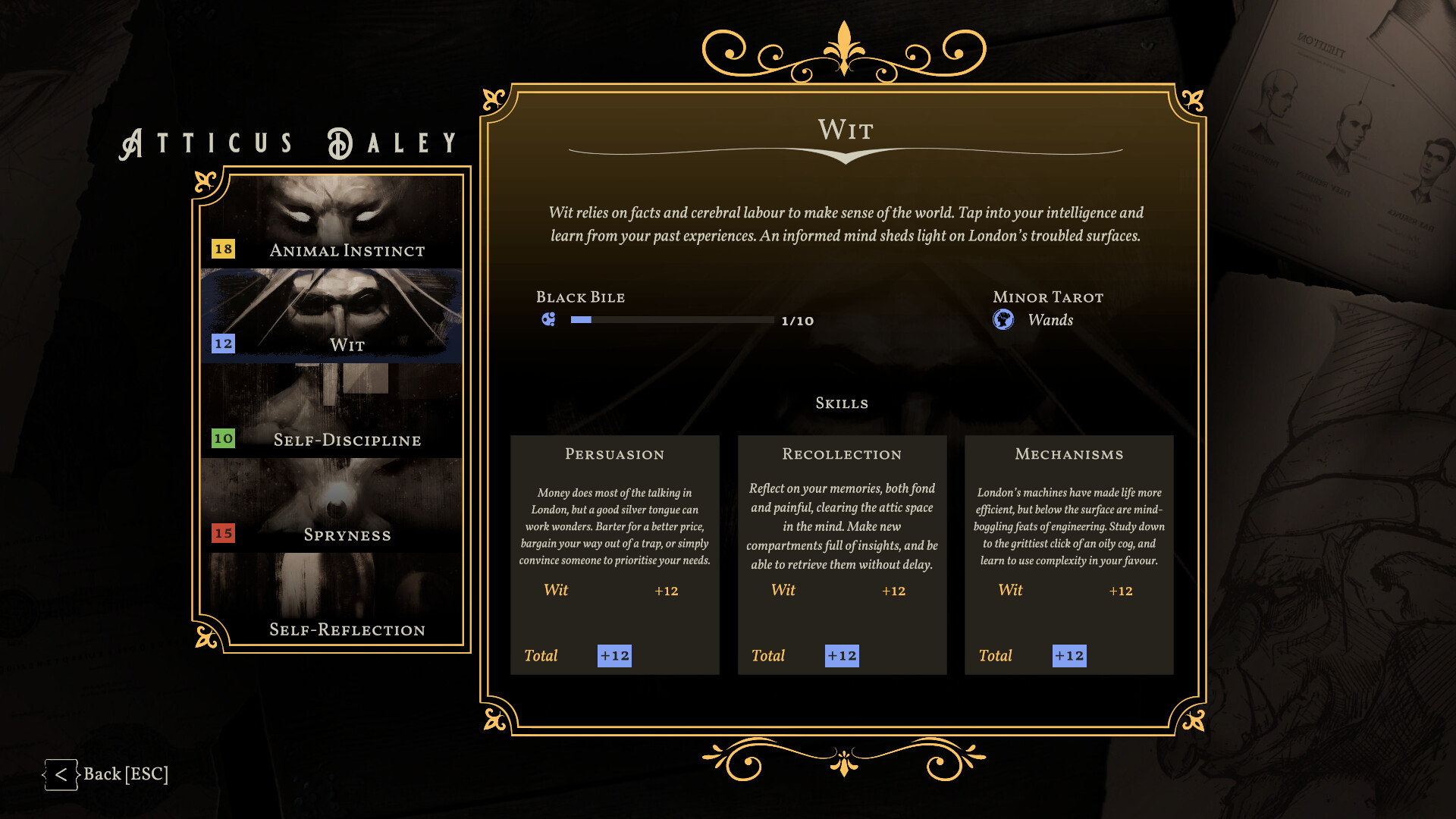
Task: Click the yellow 18 badge beside Animal Instinct
Action: click(x=224, y=249)
